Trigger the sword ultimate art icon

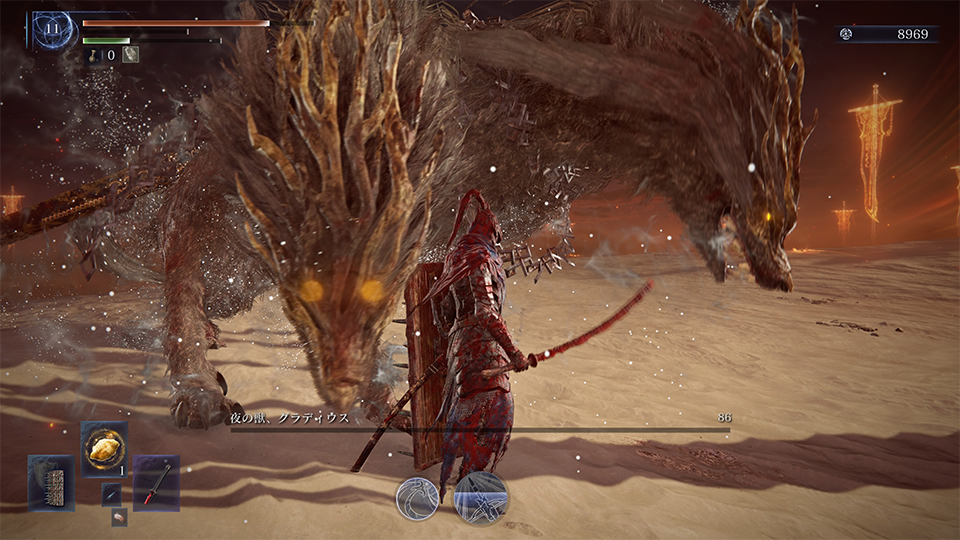click(481, 499)
